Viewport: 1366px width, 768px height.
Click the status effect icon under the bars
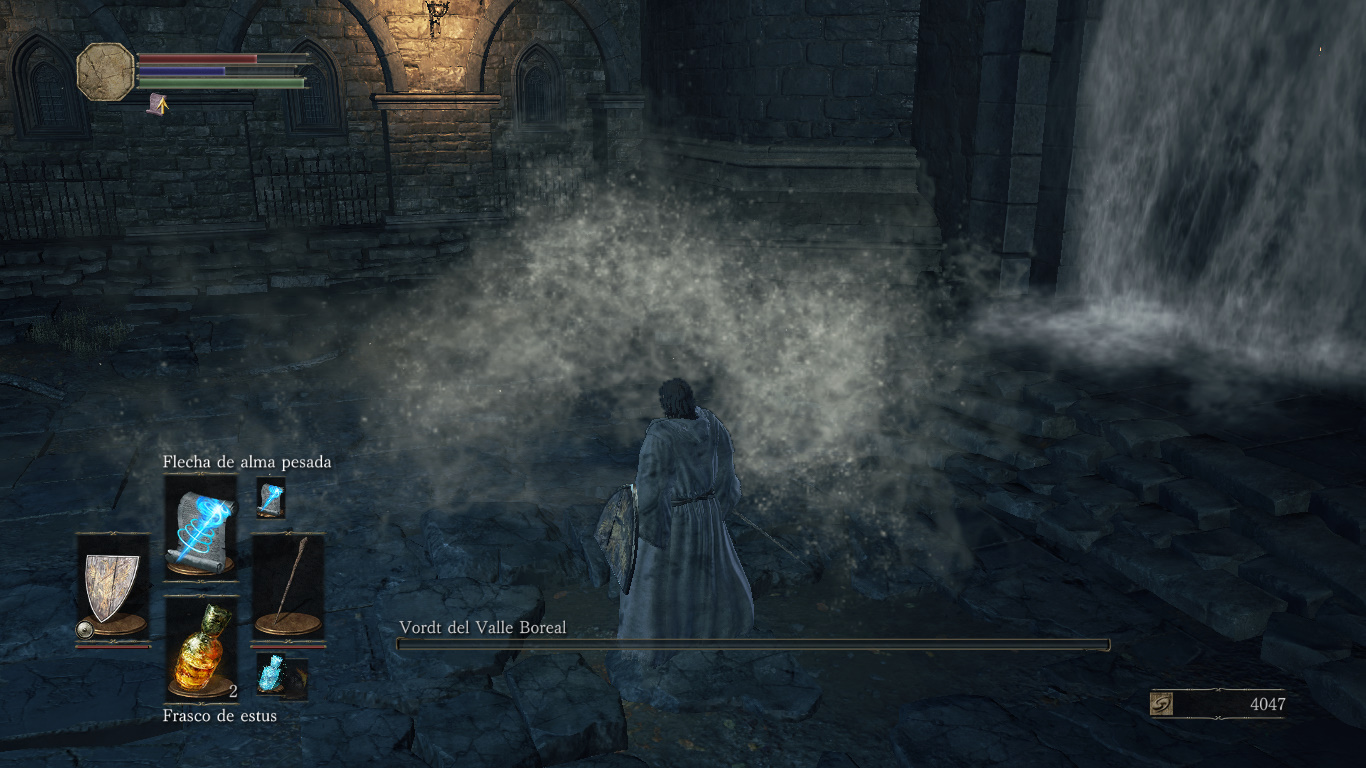[157, 103]
